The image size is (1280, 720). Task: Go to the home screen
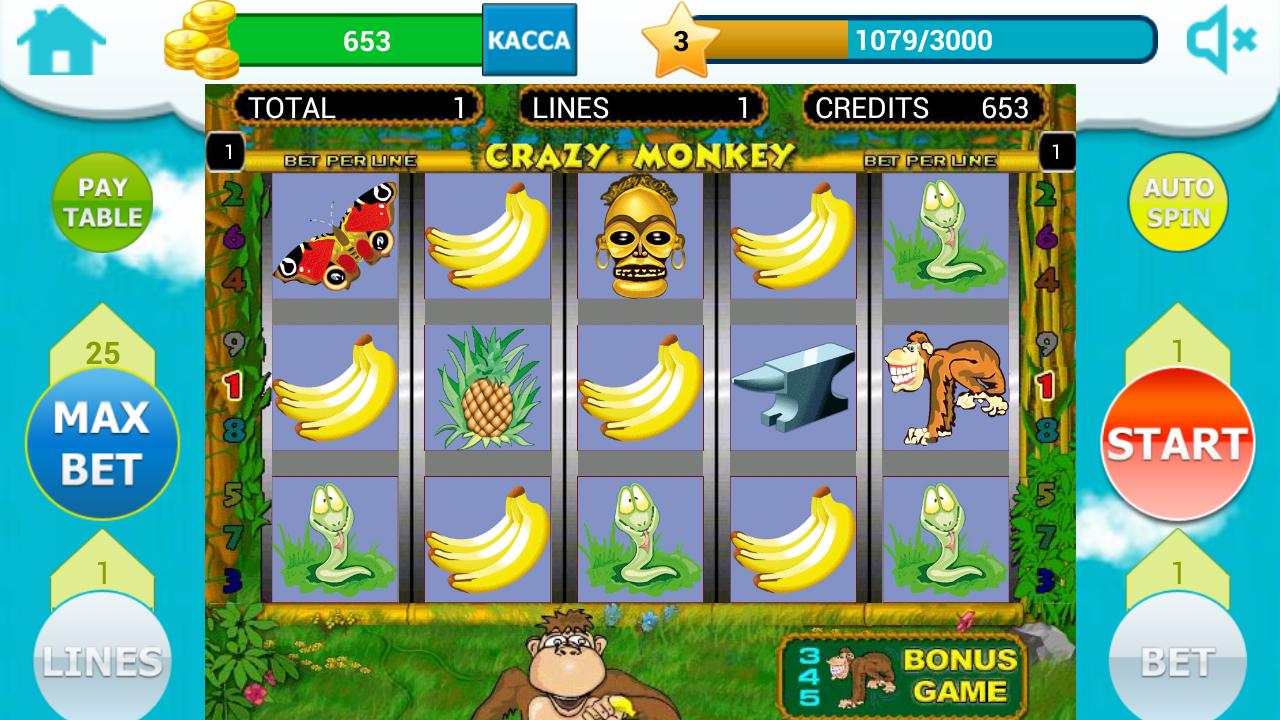point(61,40)
